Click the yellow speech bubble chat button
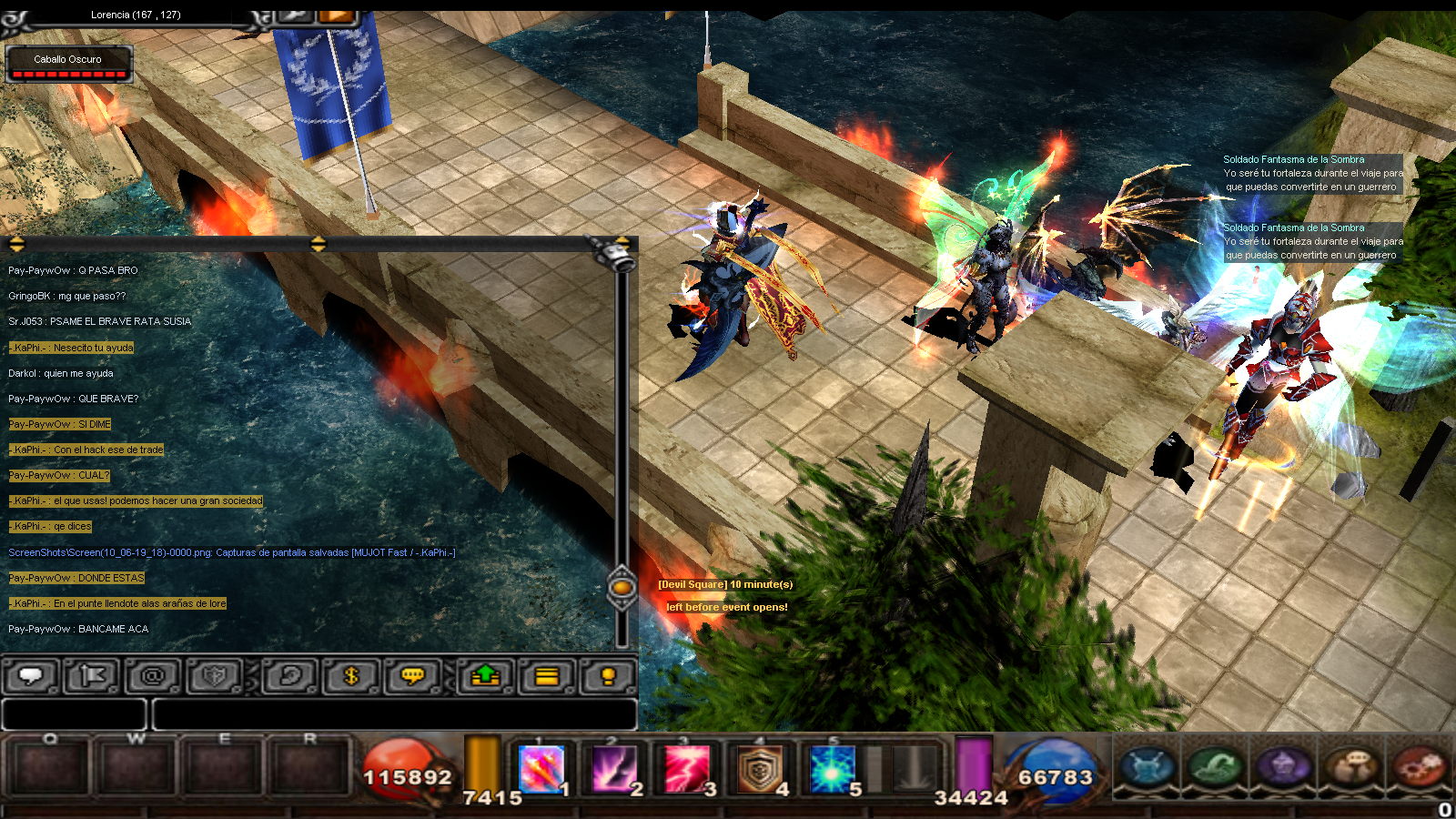The image size is (1456, 819). (x=413, y=676)
